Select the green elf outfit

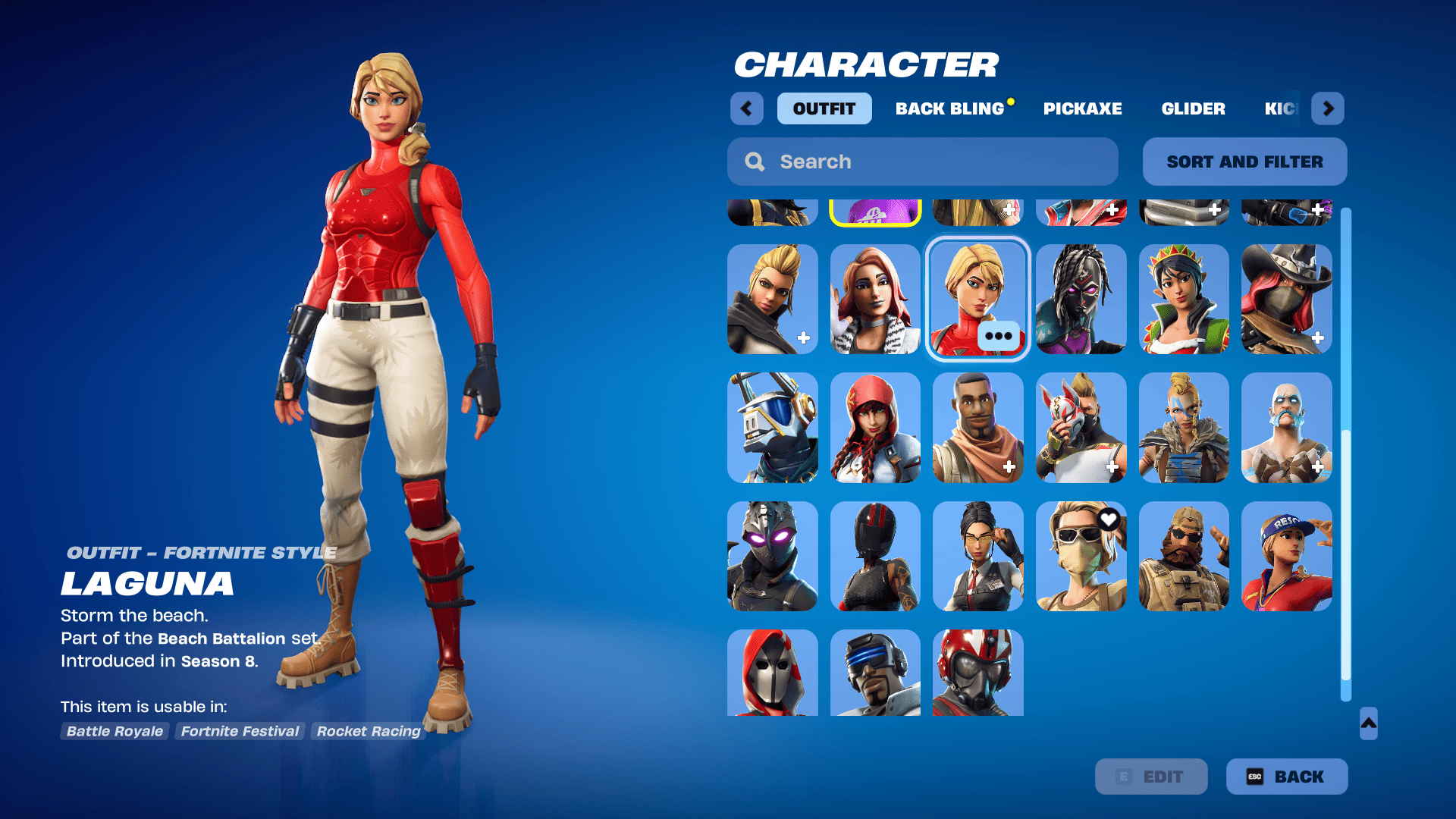[x=1184, y=299]
